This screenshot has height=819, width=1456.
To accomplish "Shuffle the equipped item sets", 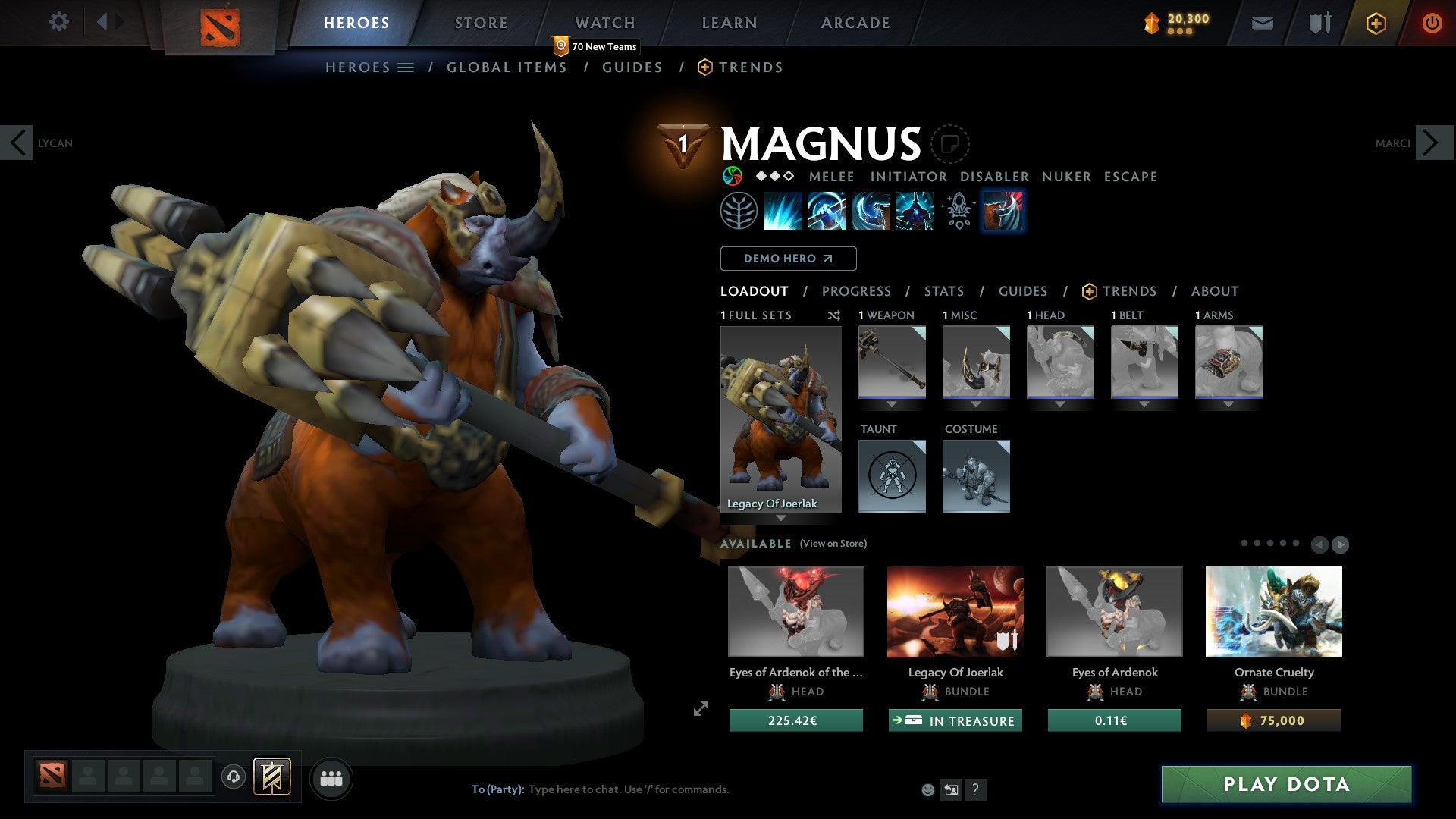I will pos(833,315).
